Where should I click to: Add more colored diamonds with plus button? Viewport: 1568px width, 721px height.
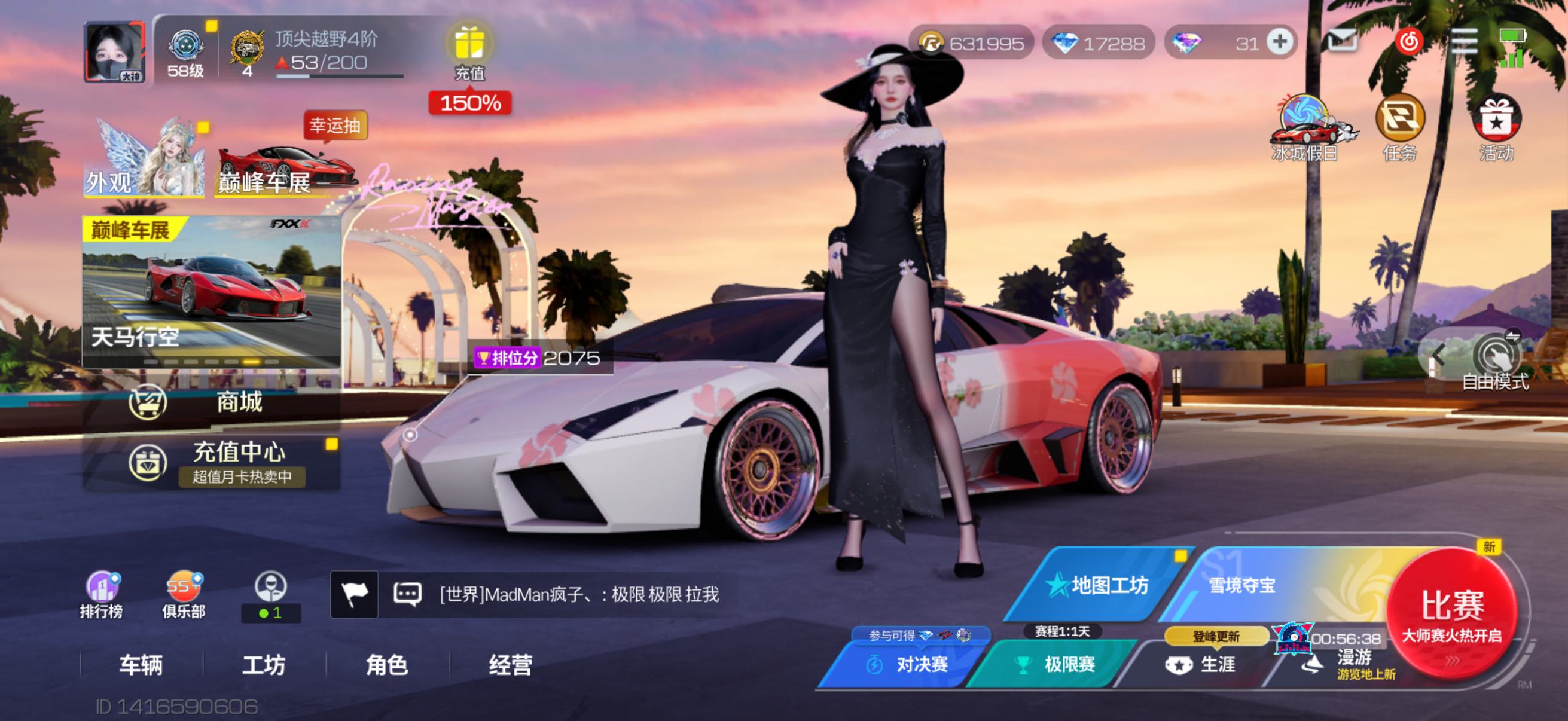click(x=1280, y=42)
